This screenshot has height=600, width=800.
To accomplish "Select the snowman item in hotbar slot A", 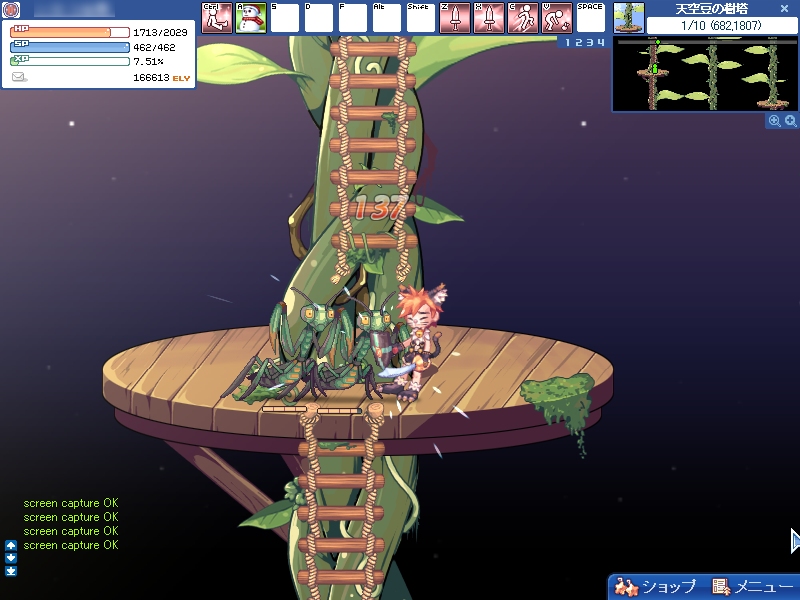I will pos(250,18).
